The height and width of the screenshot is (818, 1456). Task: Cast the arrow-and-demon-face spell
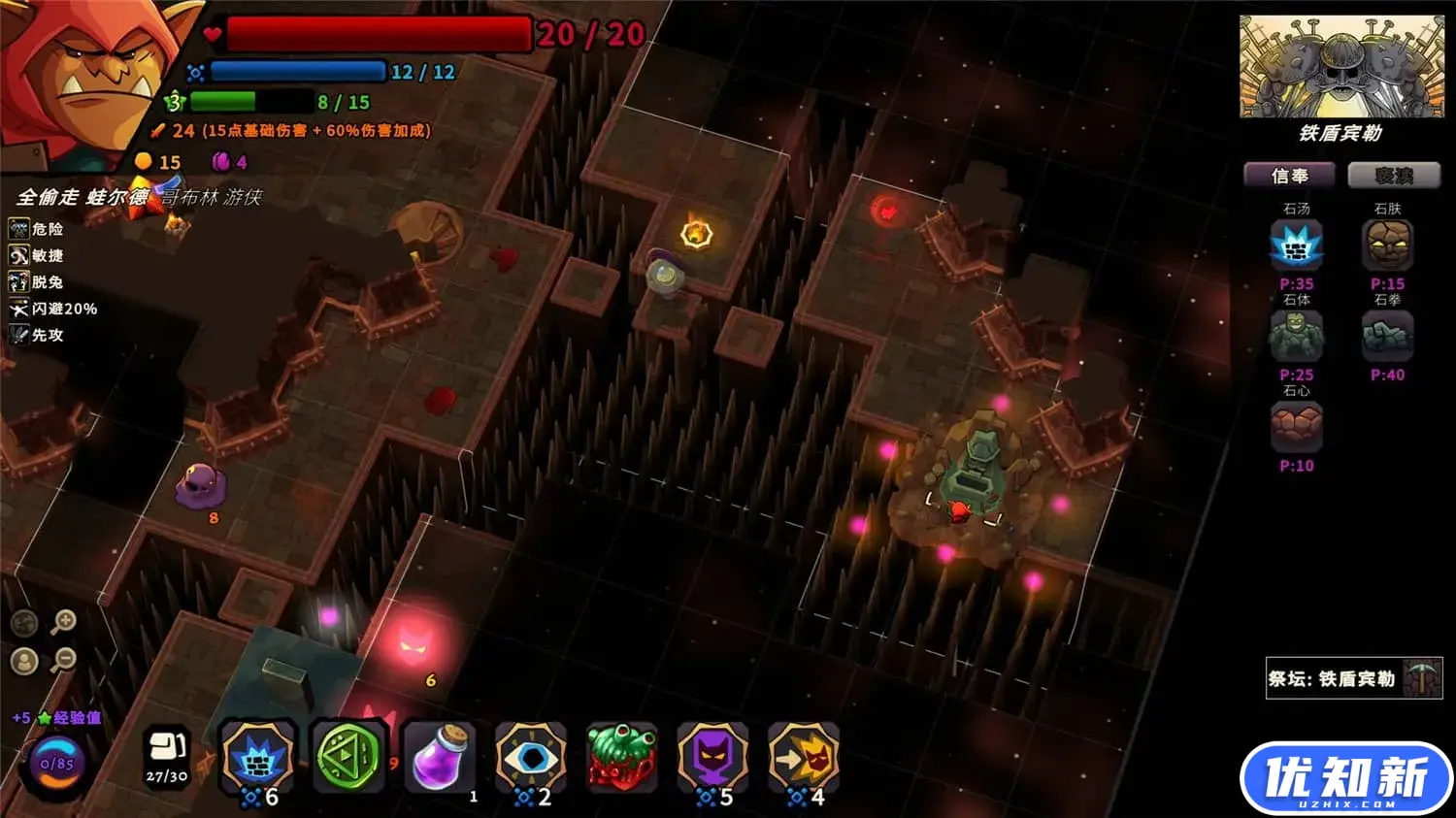pos(805,757)
